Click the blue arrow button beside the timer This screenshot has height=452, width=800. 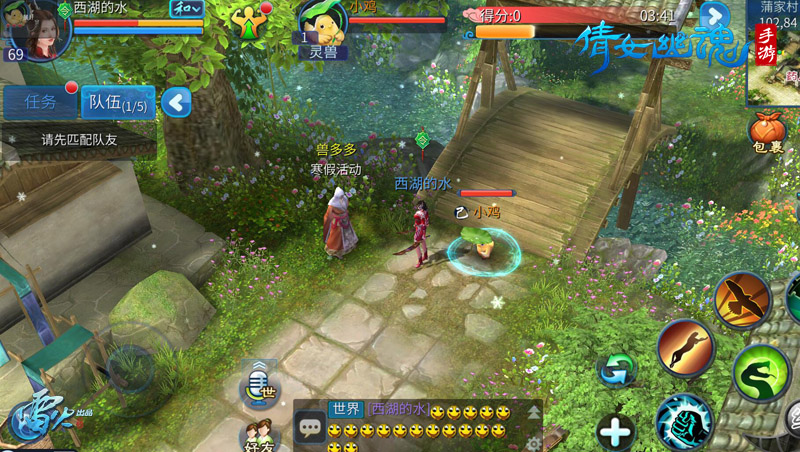pyautogui.click(x=713, y=16)
